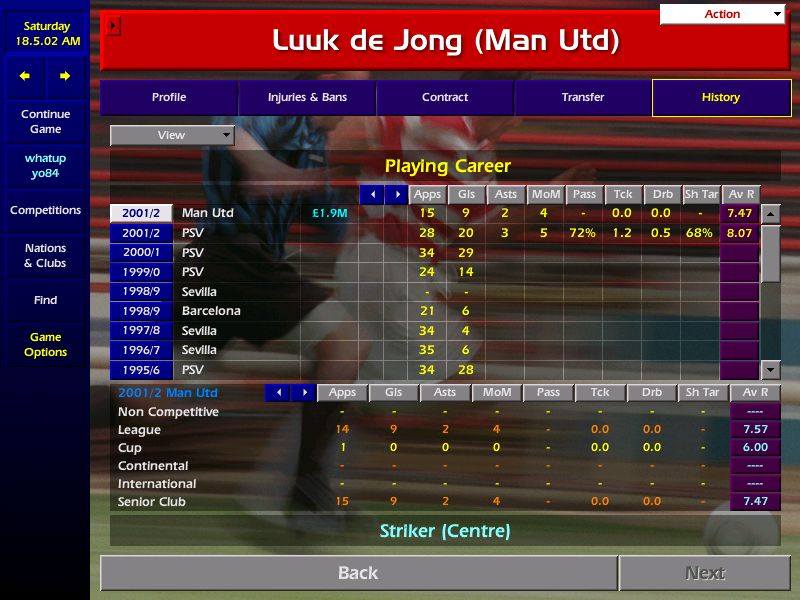Open the Competitions menu

[x=45, y=211]
